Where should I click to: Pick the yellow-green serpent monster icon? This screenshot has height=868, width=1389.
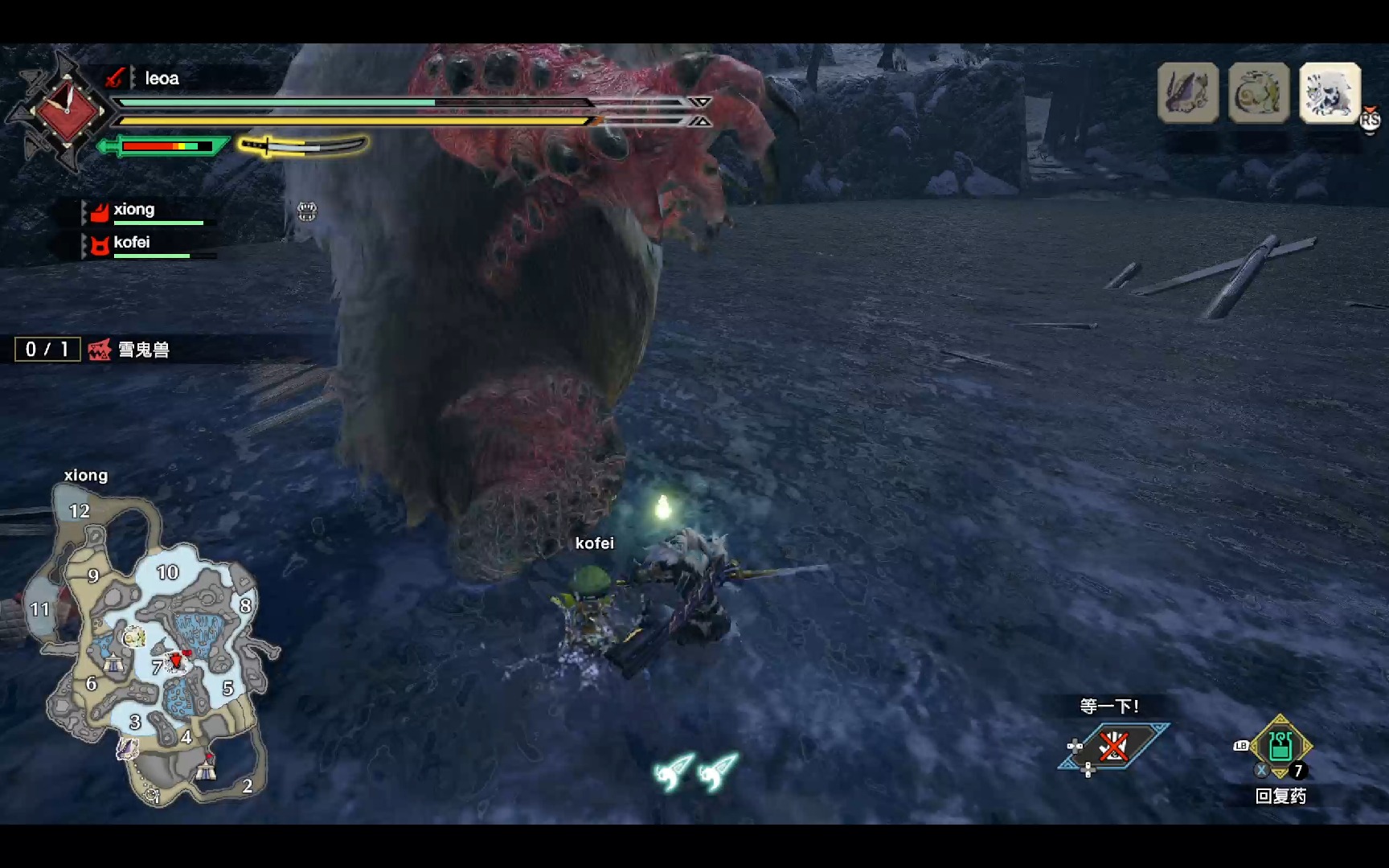pyautogui.click(x=1258, y=93)
